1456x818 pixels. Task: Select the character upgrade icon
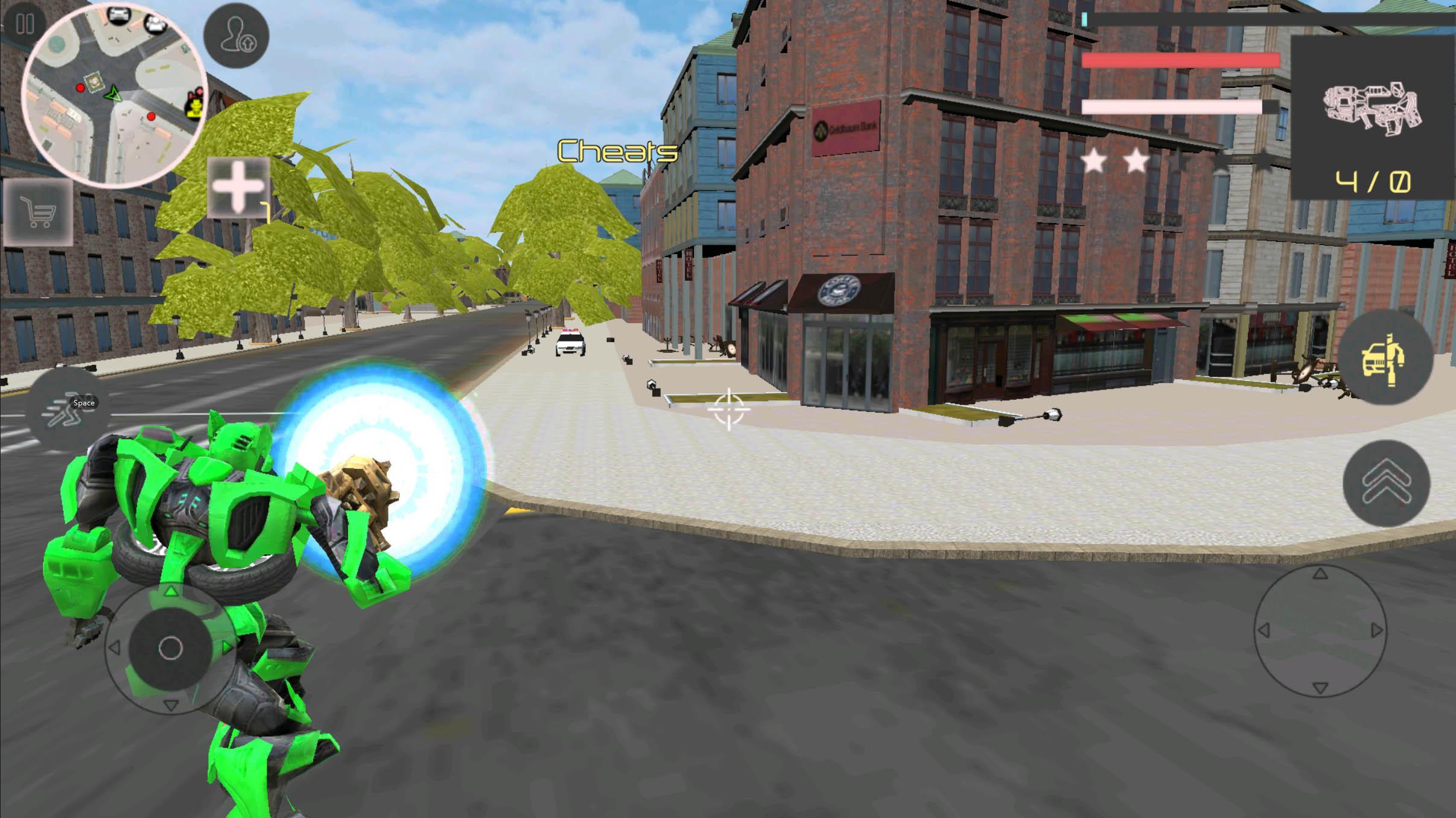click(x=237, y=37)
